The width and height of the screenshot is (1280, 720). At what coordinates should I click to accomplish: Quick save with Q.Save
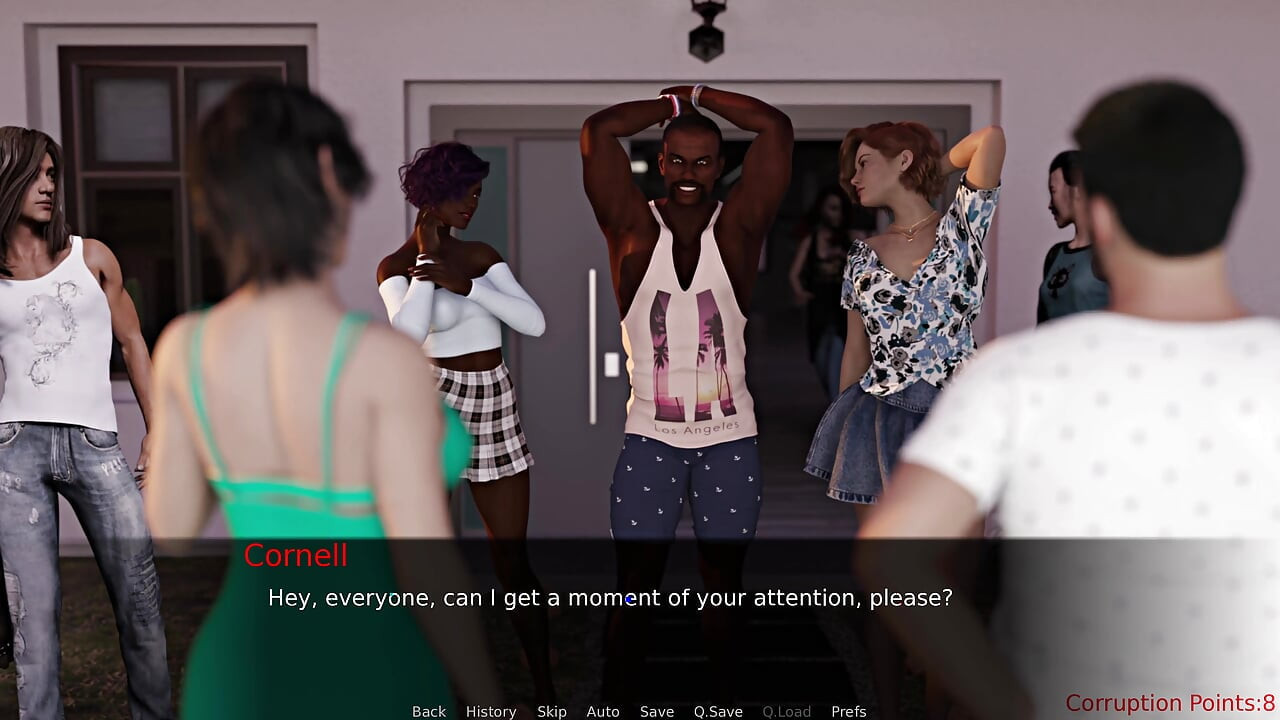click(x=718, y=711)
